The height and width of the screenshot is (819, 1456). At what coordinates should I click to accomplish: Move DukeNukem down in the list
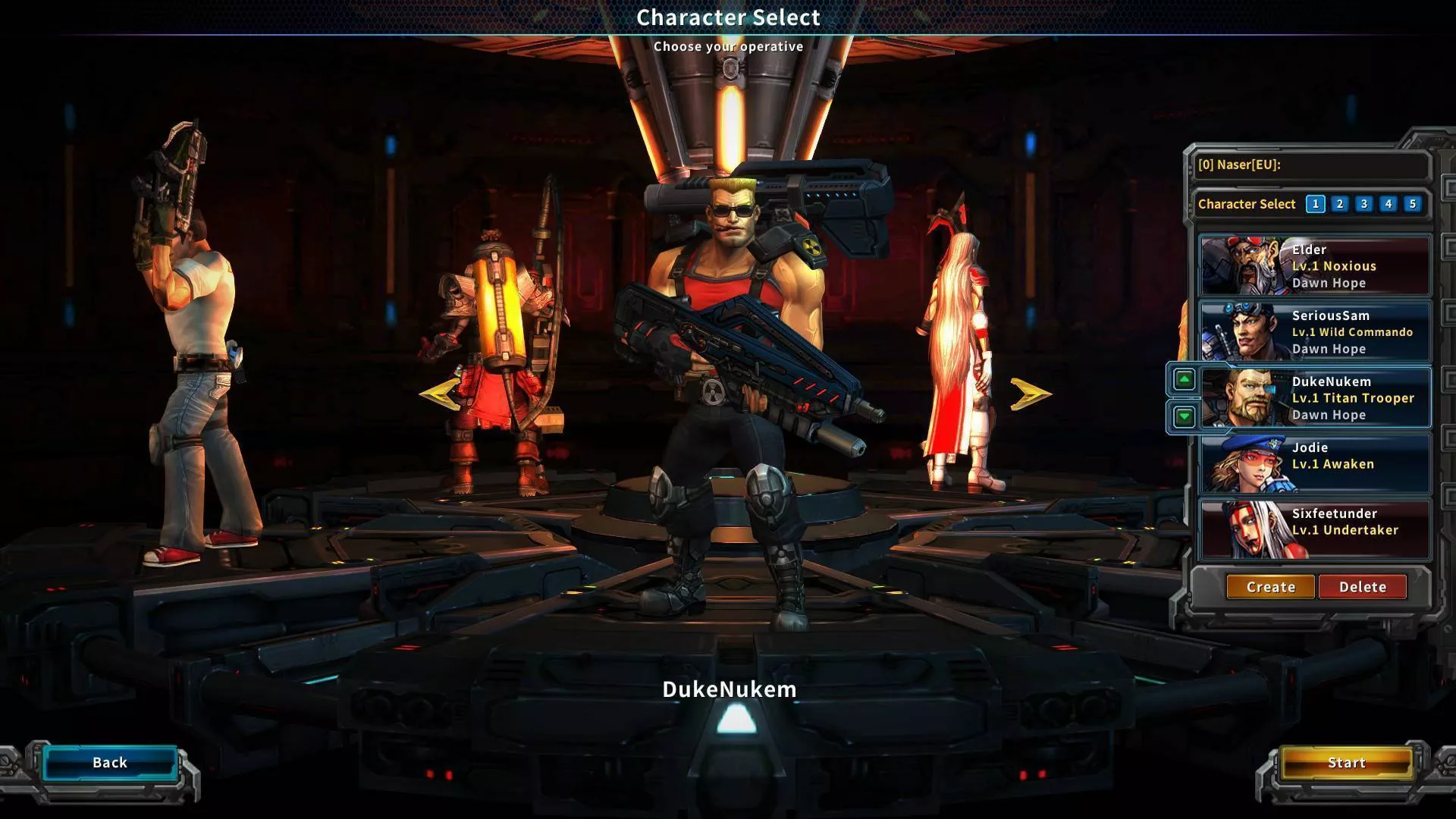click(x=1184, y=416)
